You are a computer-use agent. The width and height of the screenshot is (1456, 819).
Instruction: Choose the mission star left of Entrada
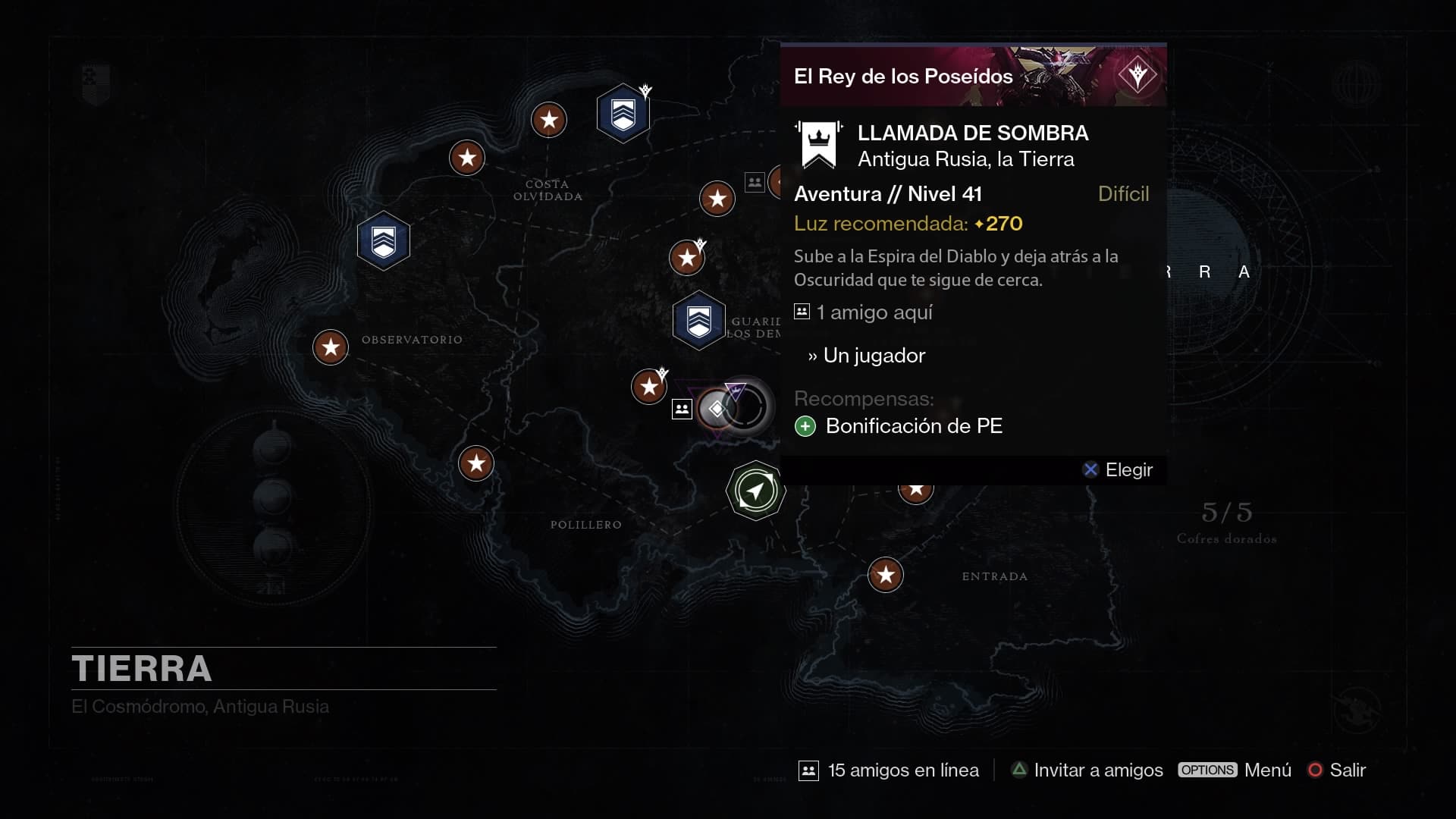(x=886, y=575)
